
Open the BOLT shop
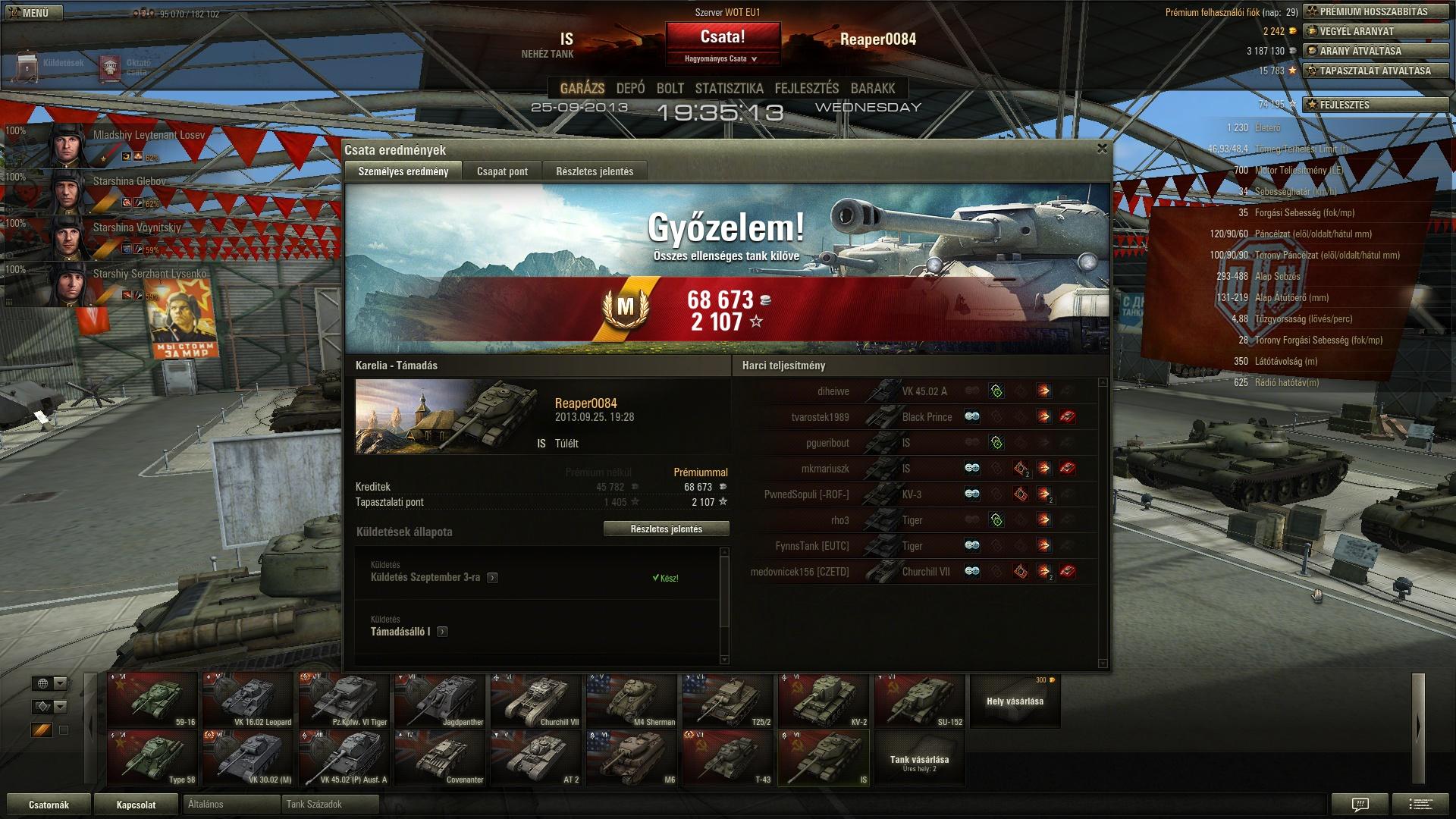670,89
